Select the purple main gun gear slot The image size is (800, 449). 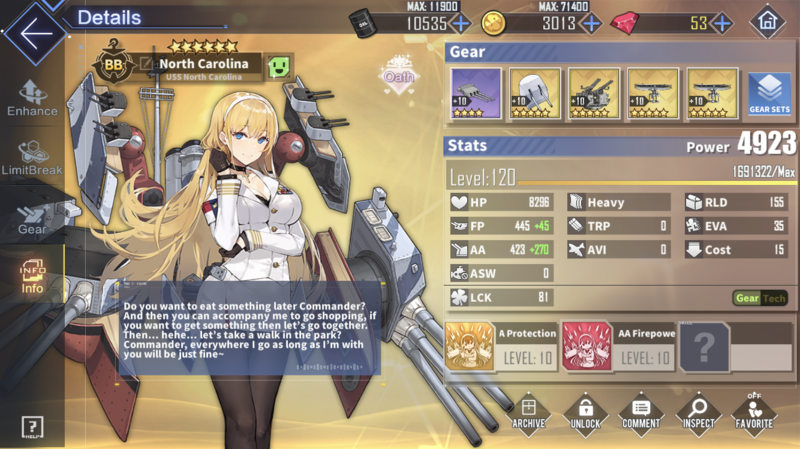click(476, 94)
